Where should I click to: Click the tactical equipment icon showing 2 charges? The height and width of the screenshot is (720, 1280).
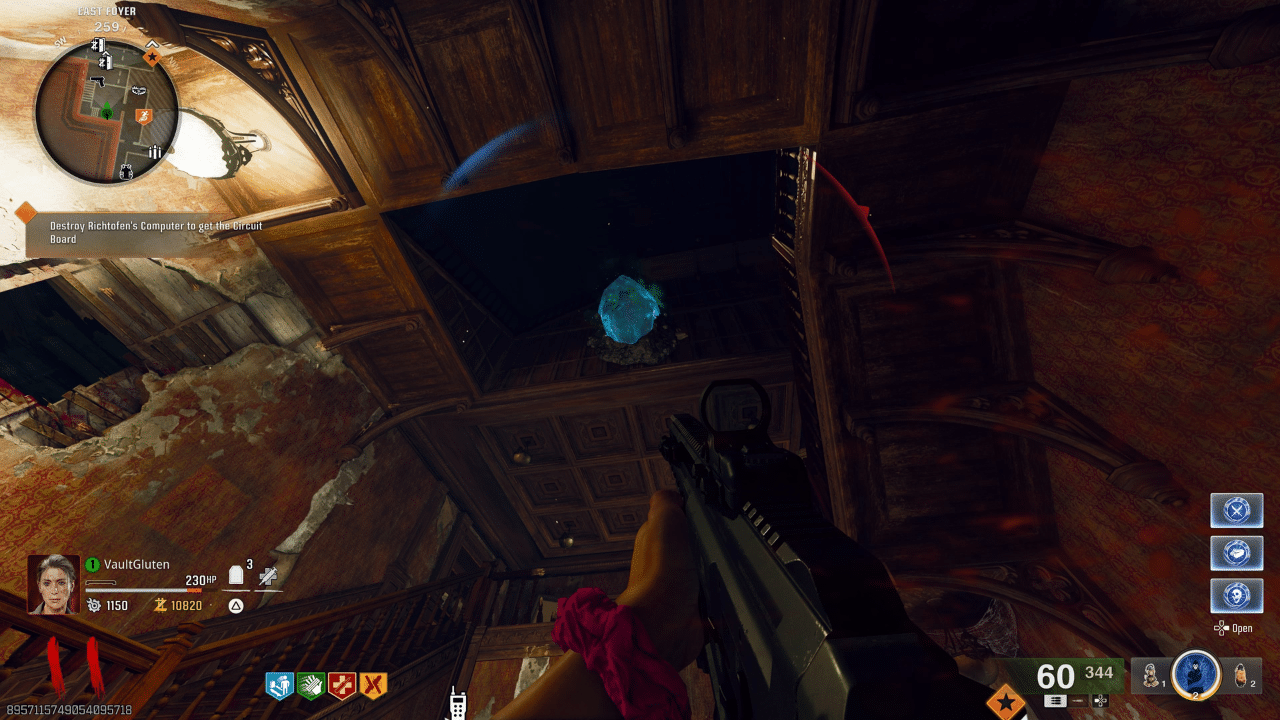click(1240, 678)
